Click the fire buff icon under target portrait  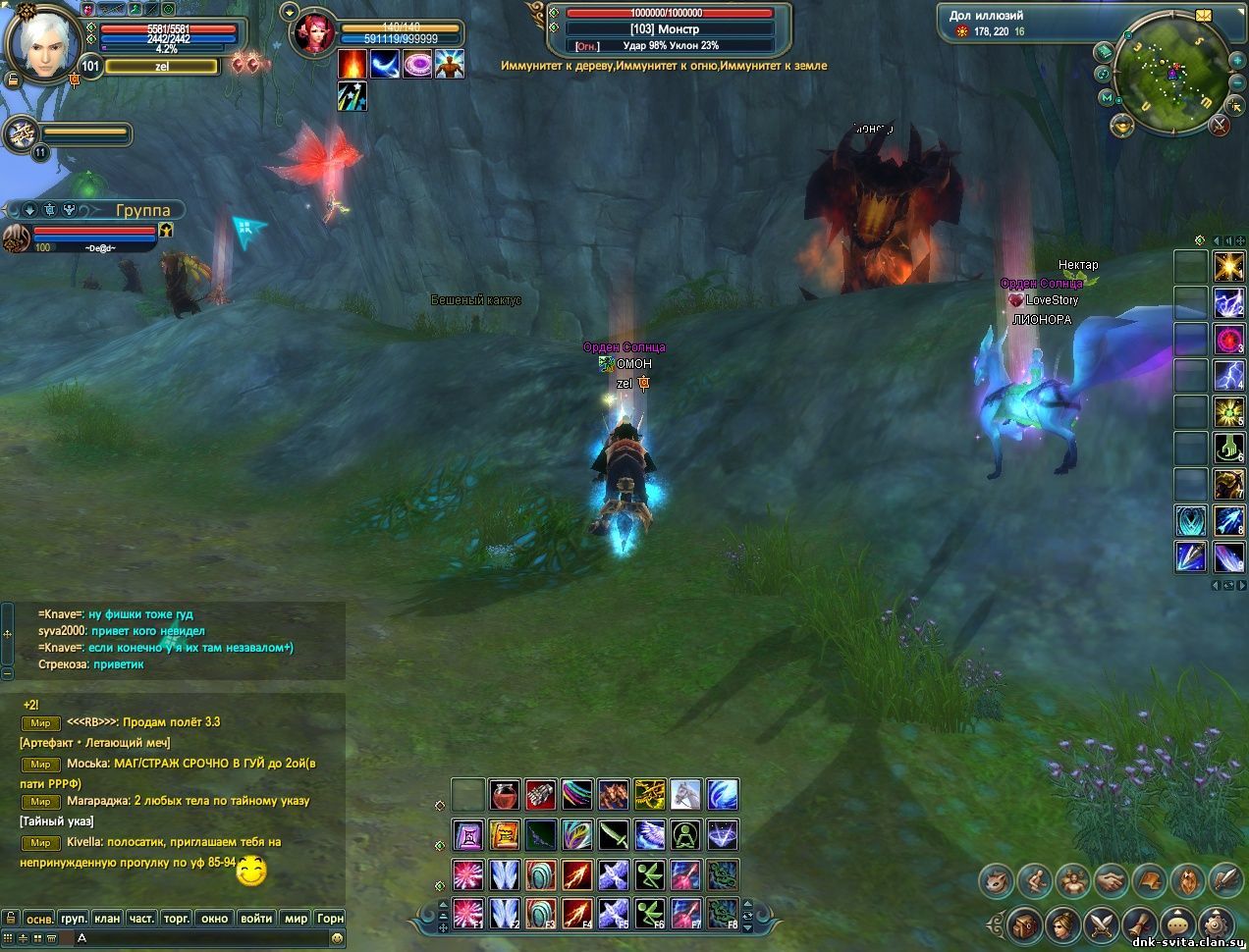[x=353, y=64]
